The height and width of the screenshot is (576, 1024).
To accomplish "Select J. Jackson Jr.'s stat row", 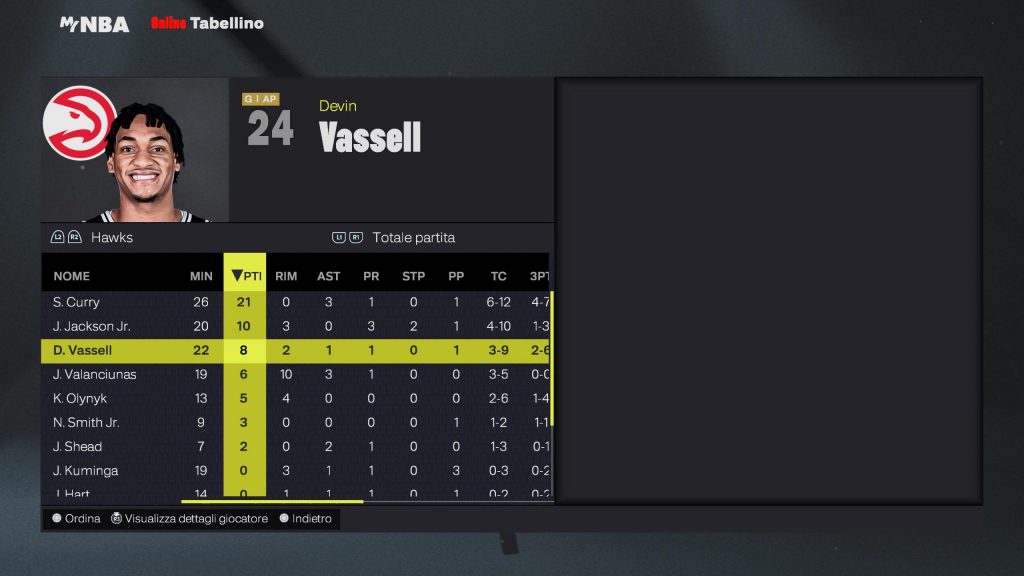I will (x=92, y=326).
